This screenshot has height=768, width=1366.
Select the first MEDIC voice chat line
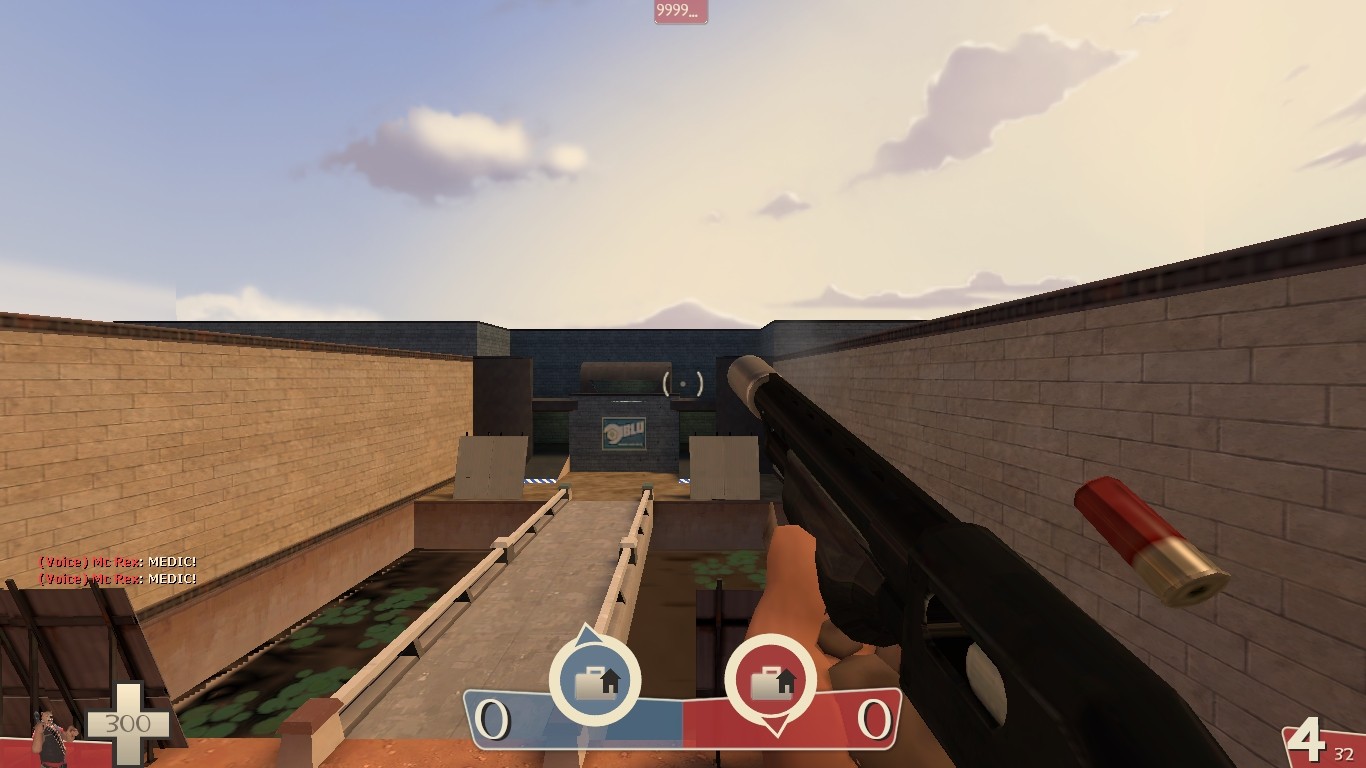tap(115, 562)
